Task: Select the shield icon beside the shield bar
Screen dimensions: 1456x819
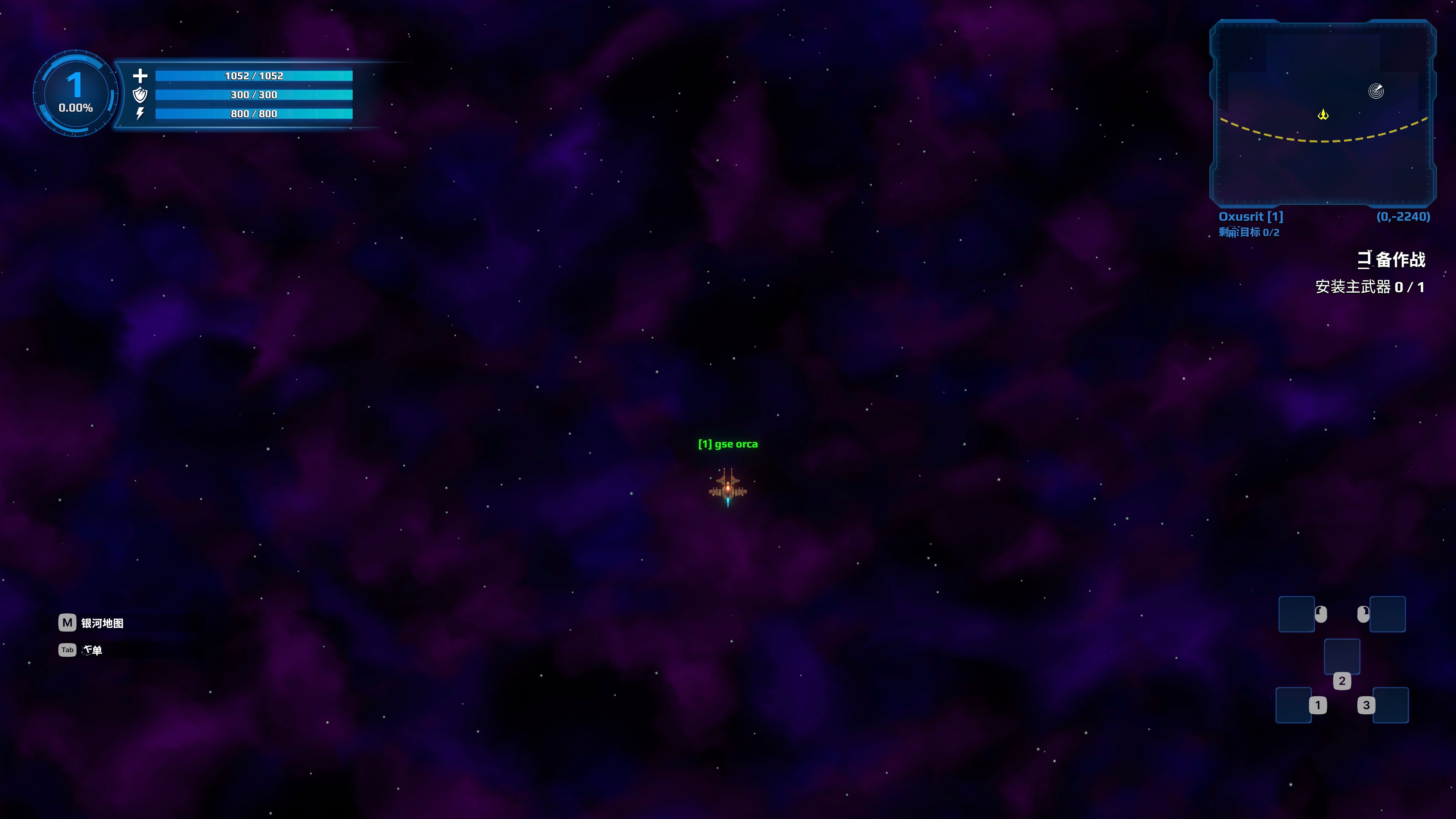Action: [140, 95]
